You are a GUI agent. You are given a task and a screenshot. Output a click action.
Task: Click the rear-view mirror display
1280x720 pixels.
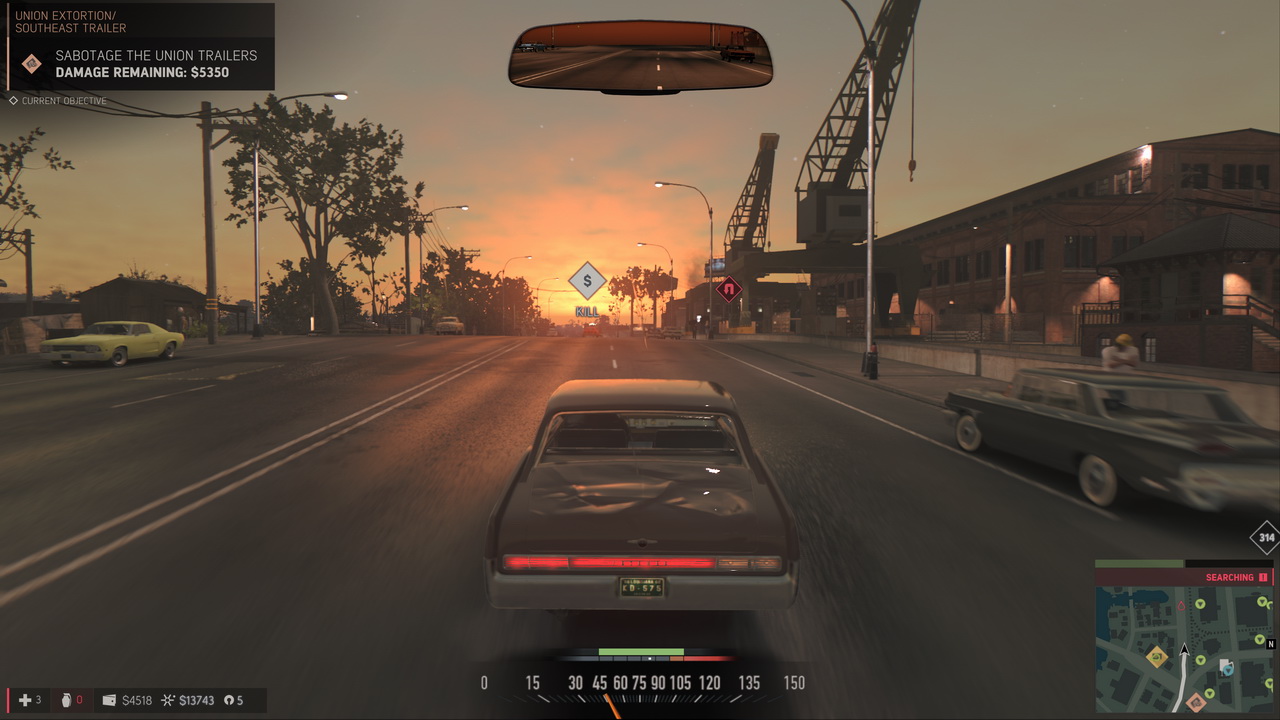640,55
